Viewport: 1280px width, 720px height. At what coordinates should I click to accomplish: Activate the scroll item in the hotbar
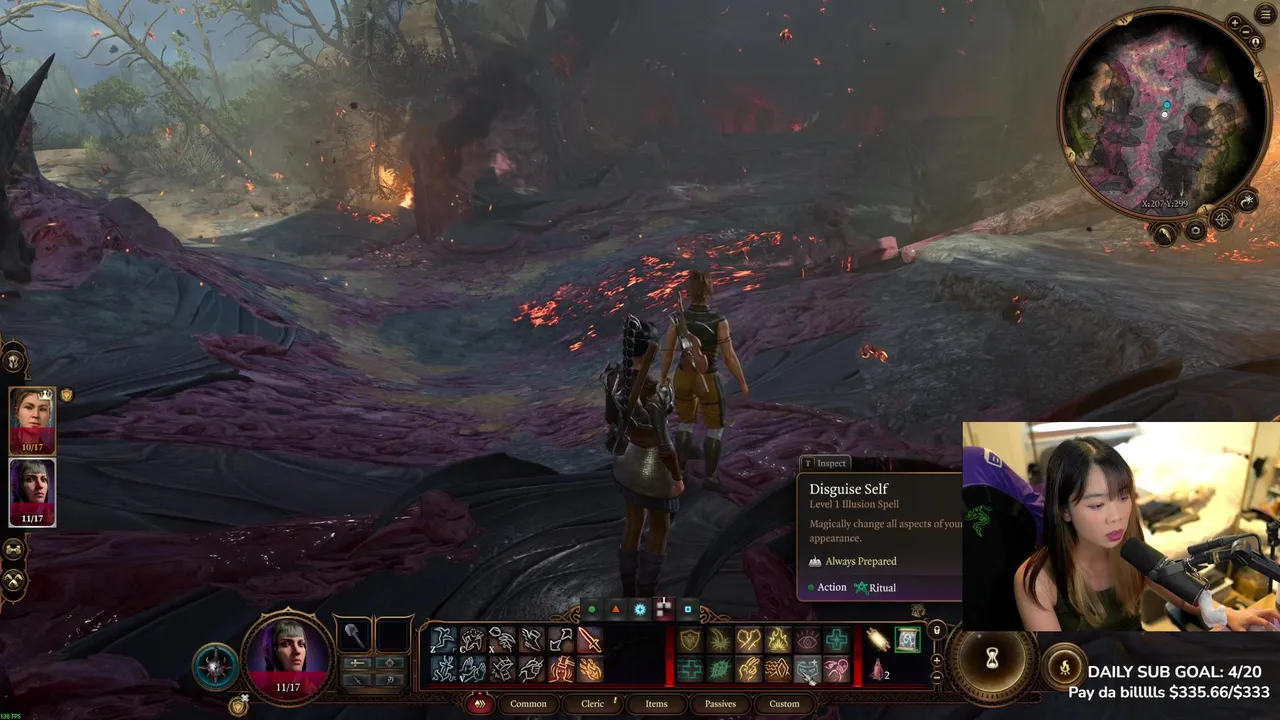point(907,639)
